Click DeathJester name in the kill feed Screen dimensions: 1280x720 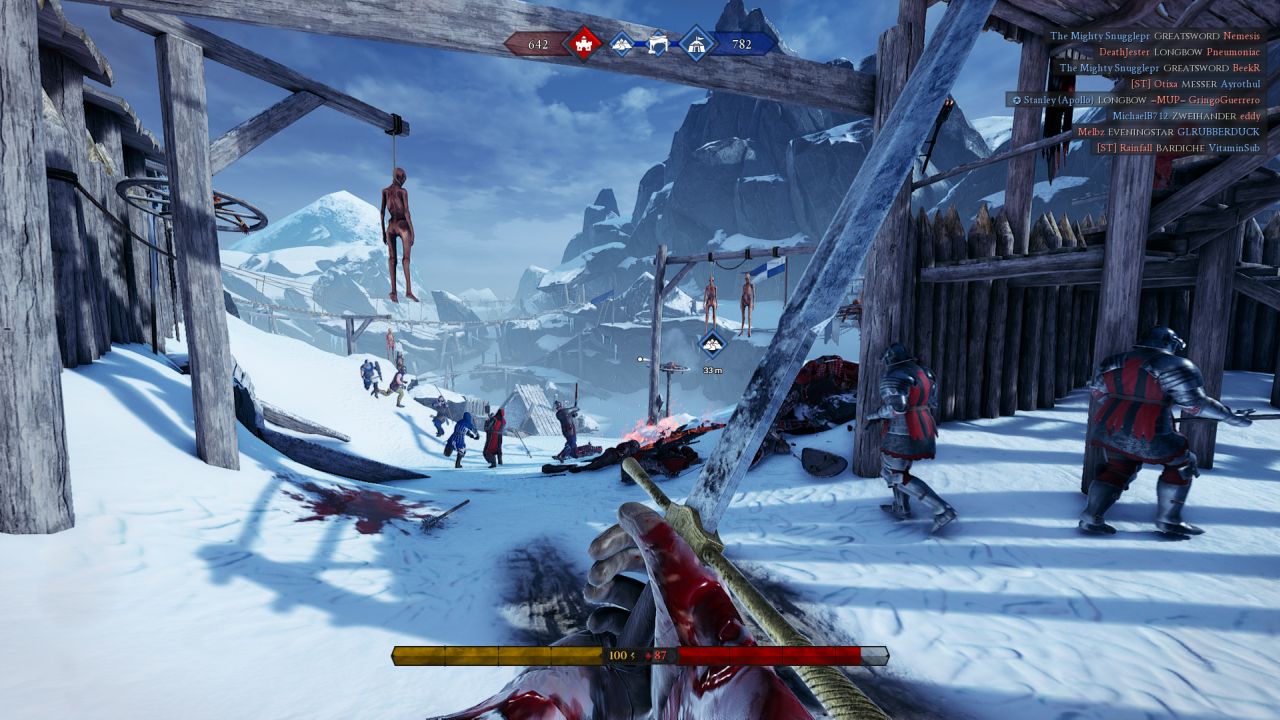(1125, 51)
